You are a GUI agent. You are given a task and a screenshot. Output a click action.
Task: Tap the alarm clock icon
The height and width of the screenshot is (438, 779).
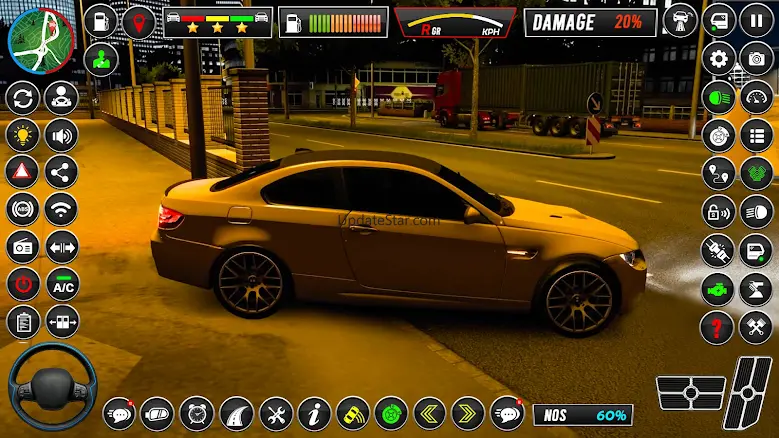click(197, 412)
